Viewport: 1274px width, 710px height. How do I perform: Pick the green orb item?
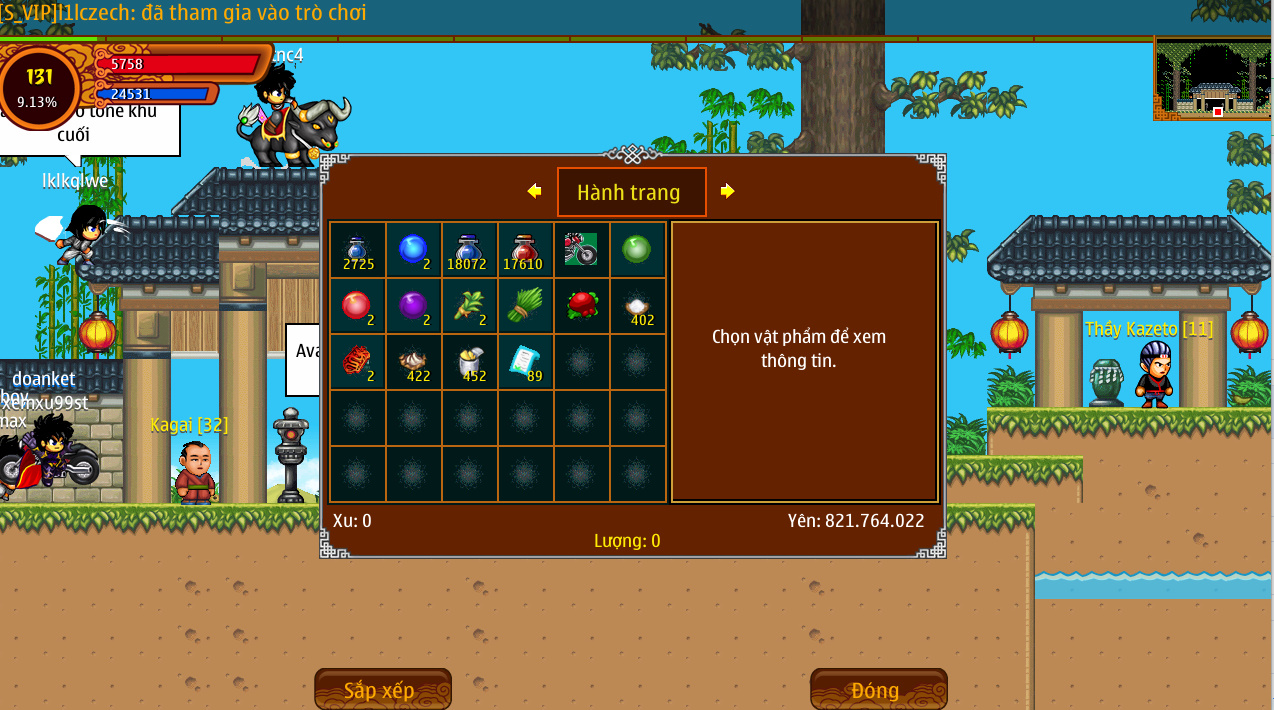click(637, 249)
